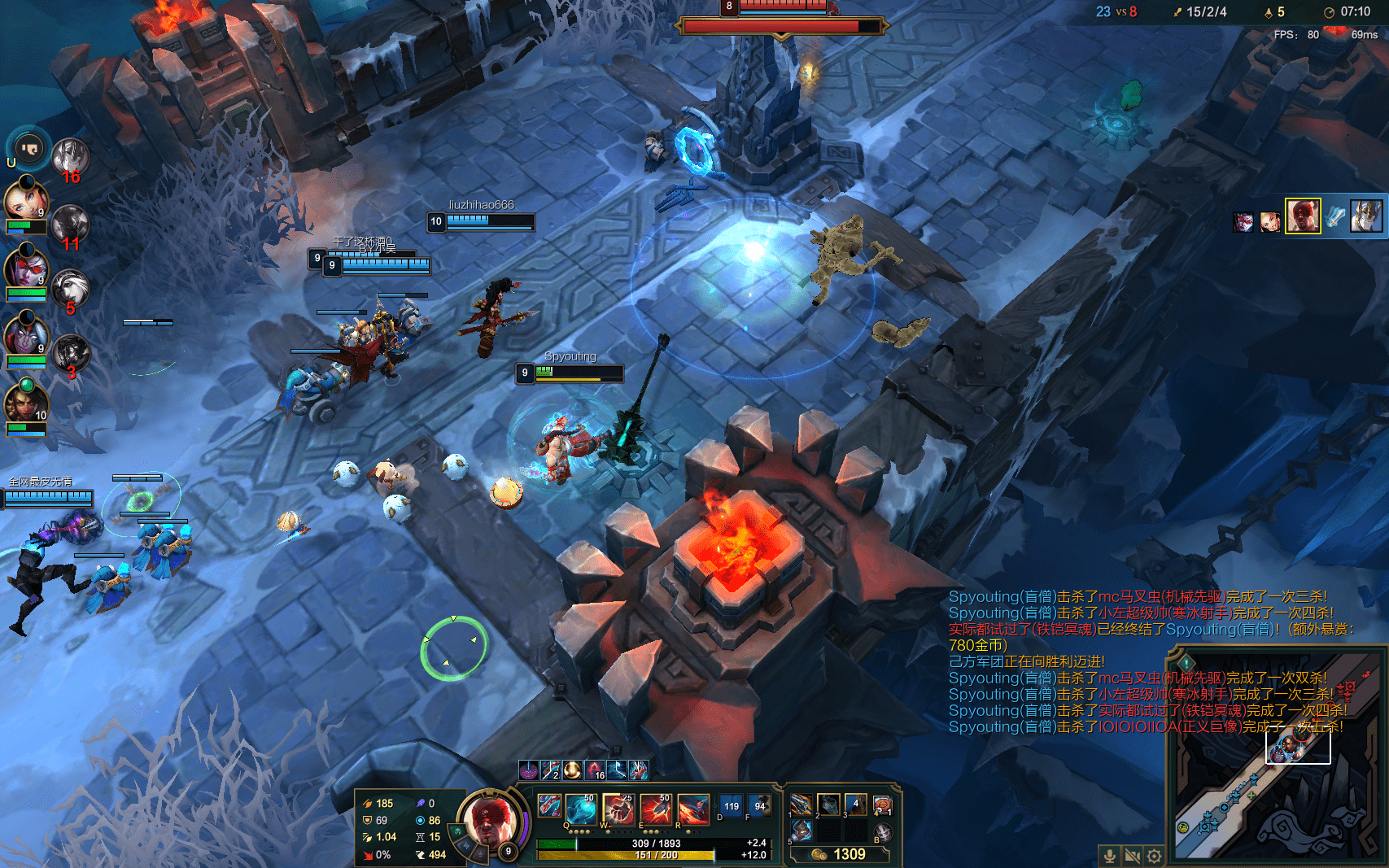The width and height of the screenshot is (1389, 868).
Task: Click the minimap alert ping icon
Action: point(1186,663)
